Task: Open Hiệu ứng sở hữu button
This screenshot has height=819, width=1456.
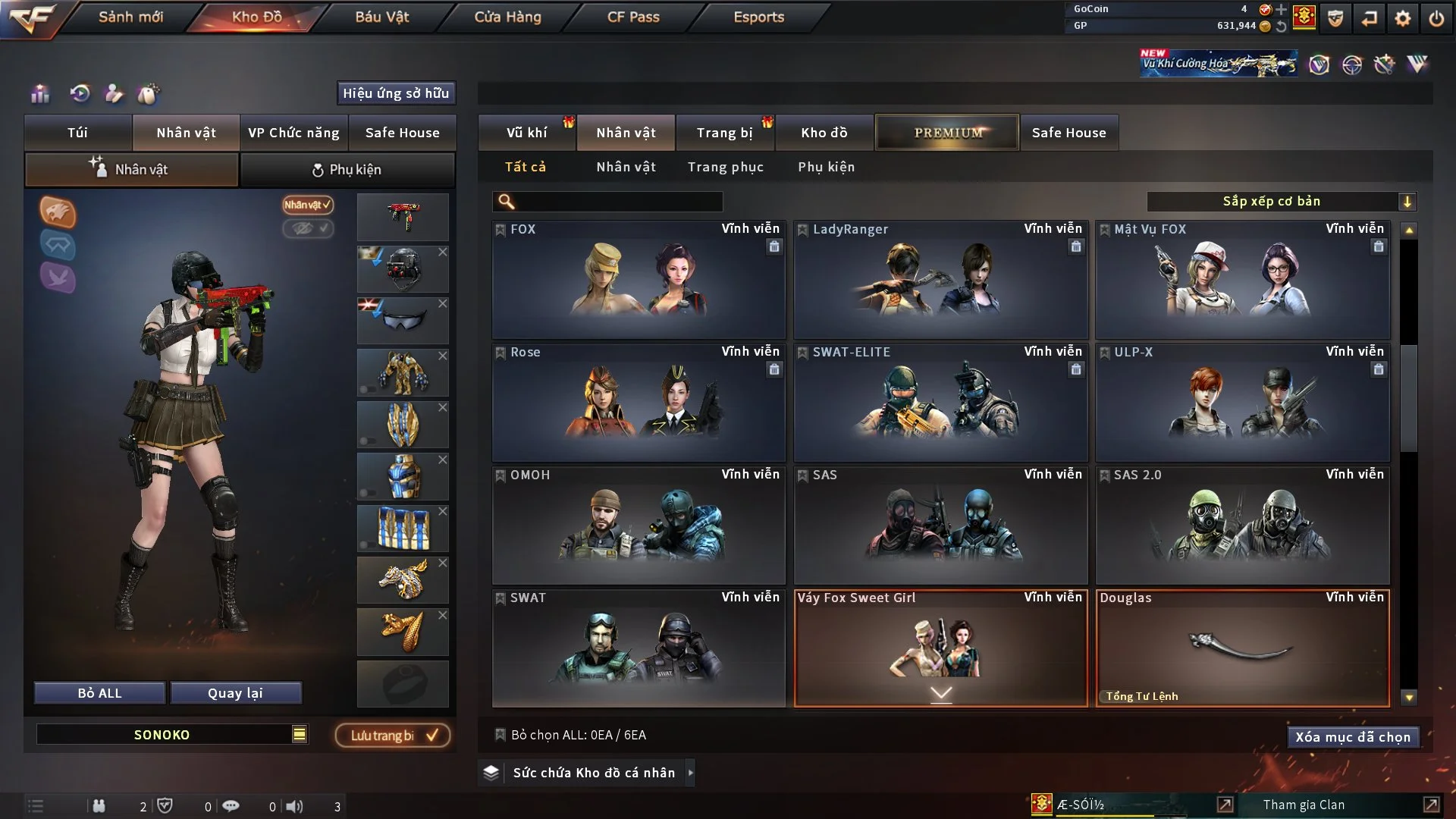Action: tap(395, 93)
